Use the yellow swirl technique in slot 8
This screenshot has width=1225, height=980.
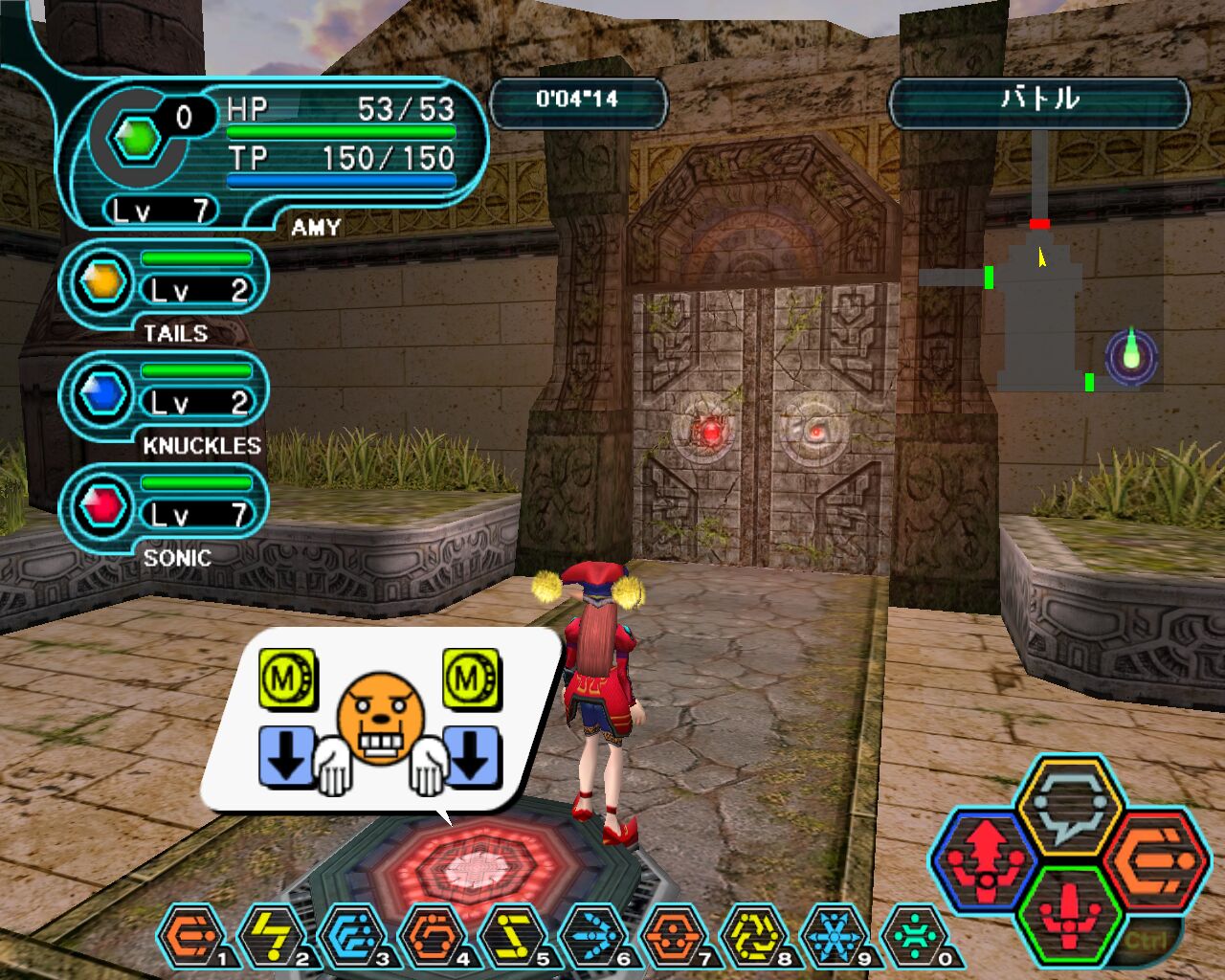[753, 936]
